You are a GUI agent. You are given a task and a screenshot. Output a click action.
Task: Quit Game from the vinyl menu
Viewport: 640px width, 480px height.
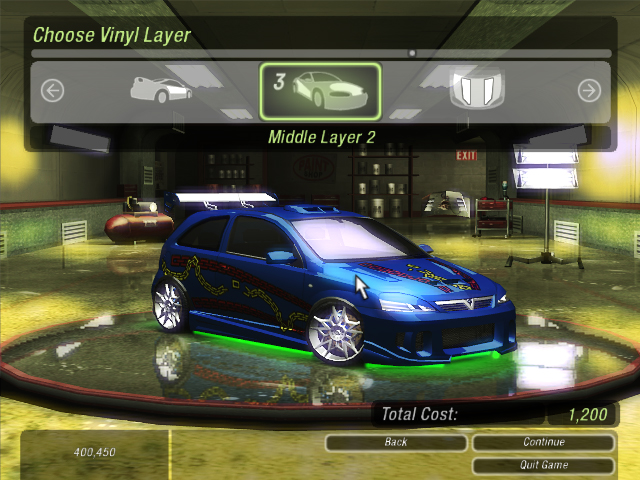[543, 465]
